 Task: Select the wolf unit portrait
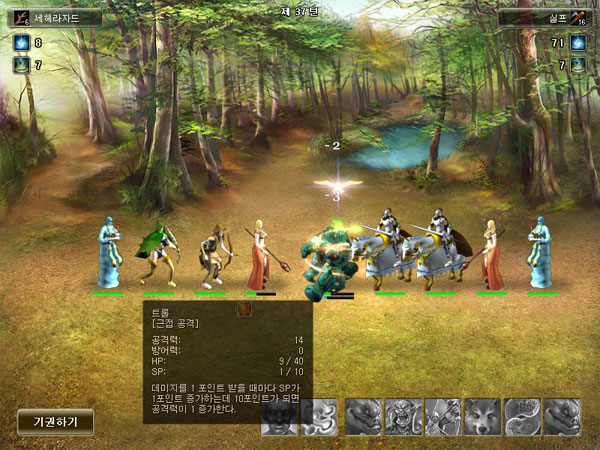(x=482, y=416)
